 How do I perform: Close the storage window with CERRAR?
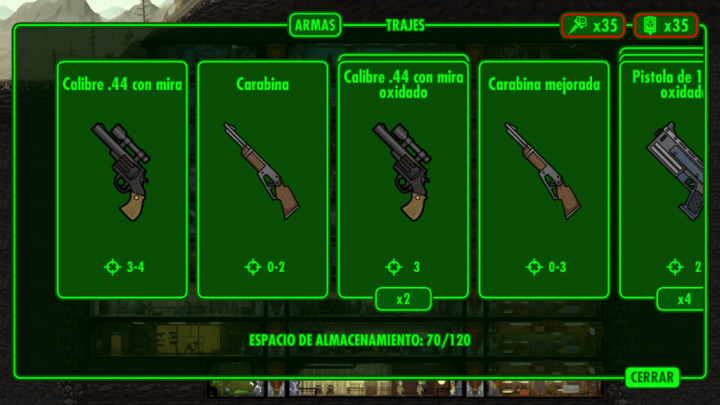pyautogui.click(x=652, y=377)
